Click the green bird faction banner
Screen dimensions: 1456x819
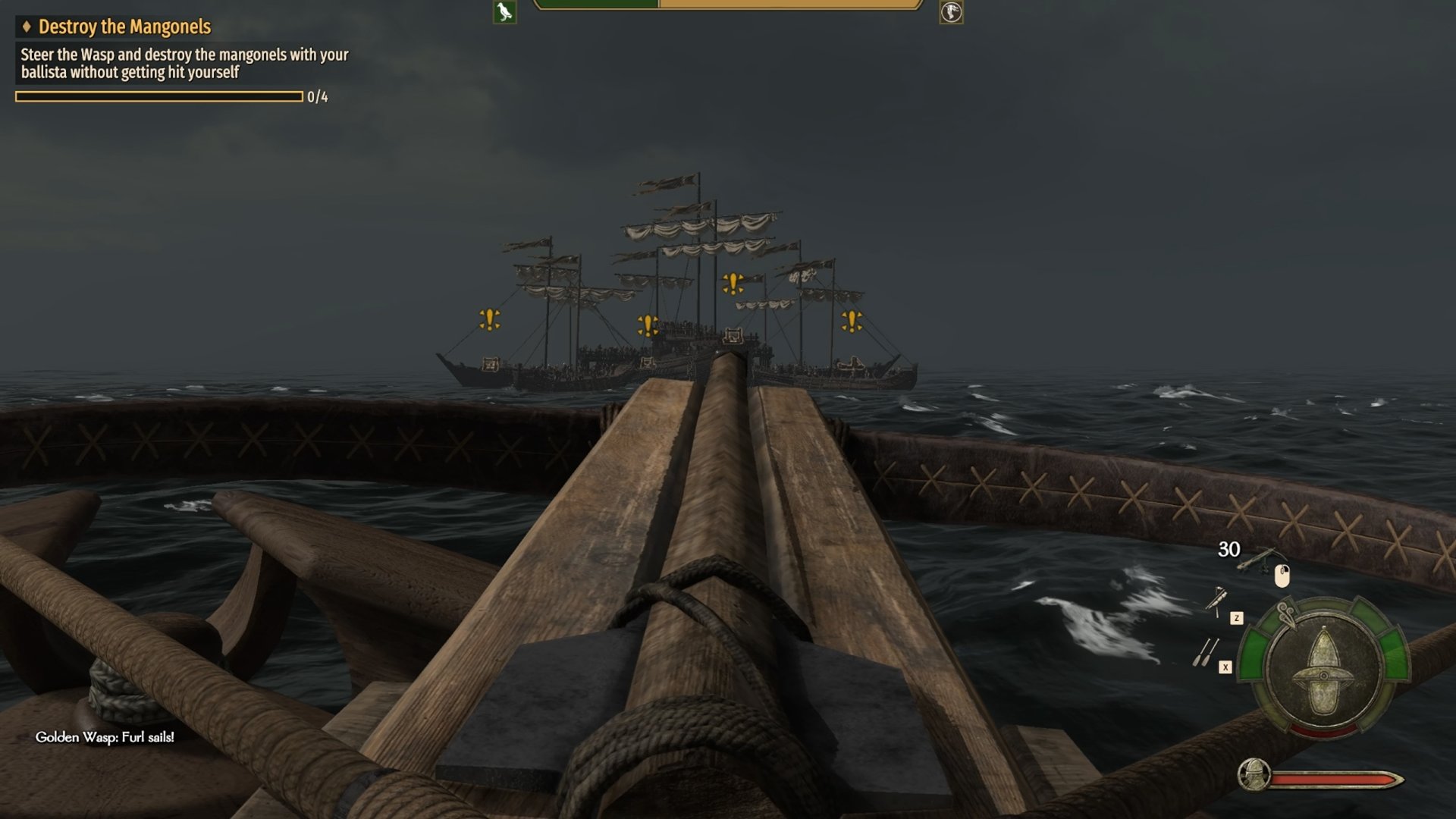tap(504, 12)
